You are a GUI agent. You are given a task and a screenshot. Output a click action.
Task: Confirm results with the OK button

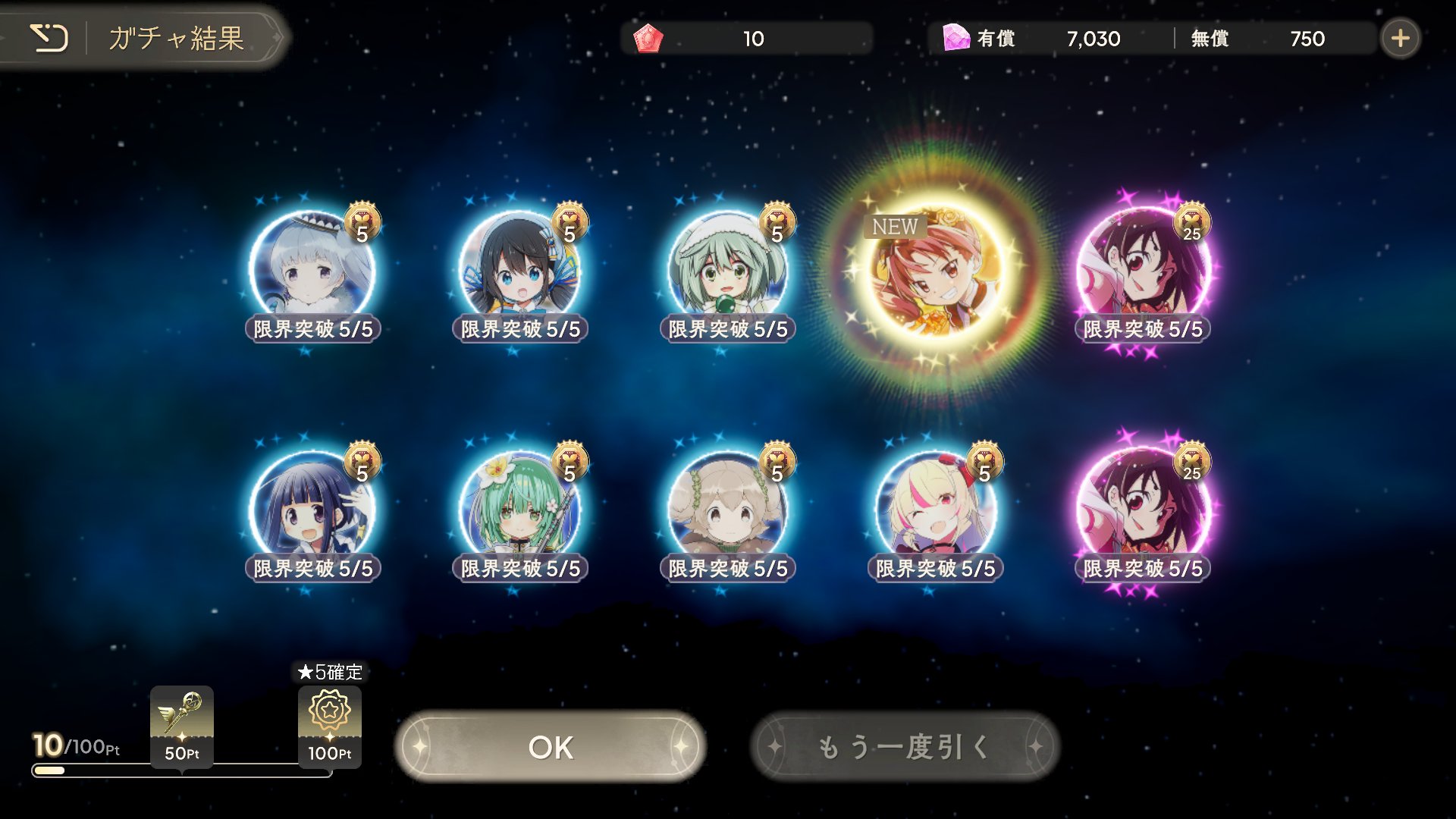tap(551, 747)
